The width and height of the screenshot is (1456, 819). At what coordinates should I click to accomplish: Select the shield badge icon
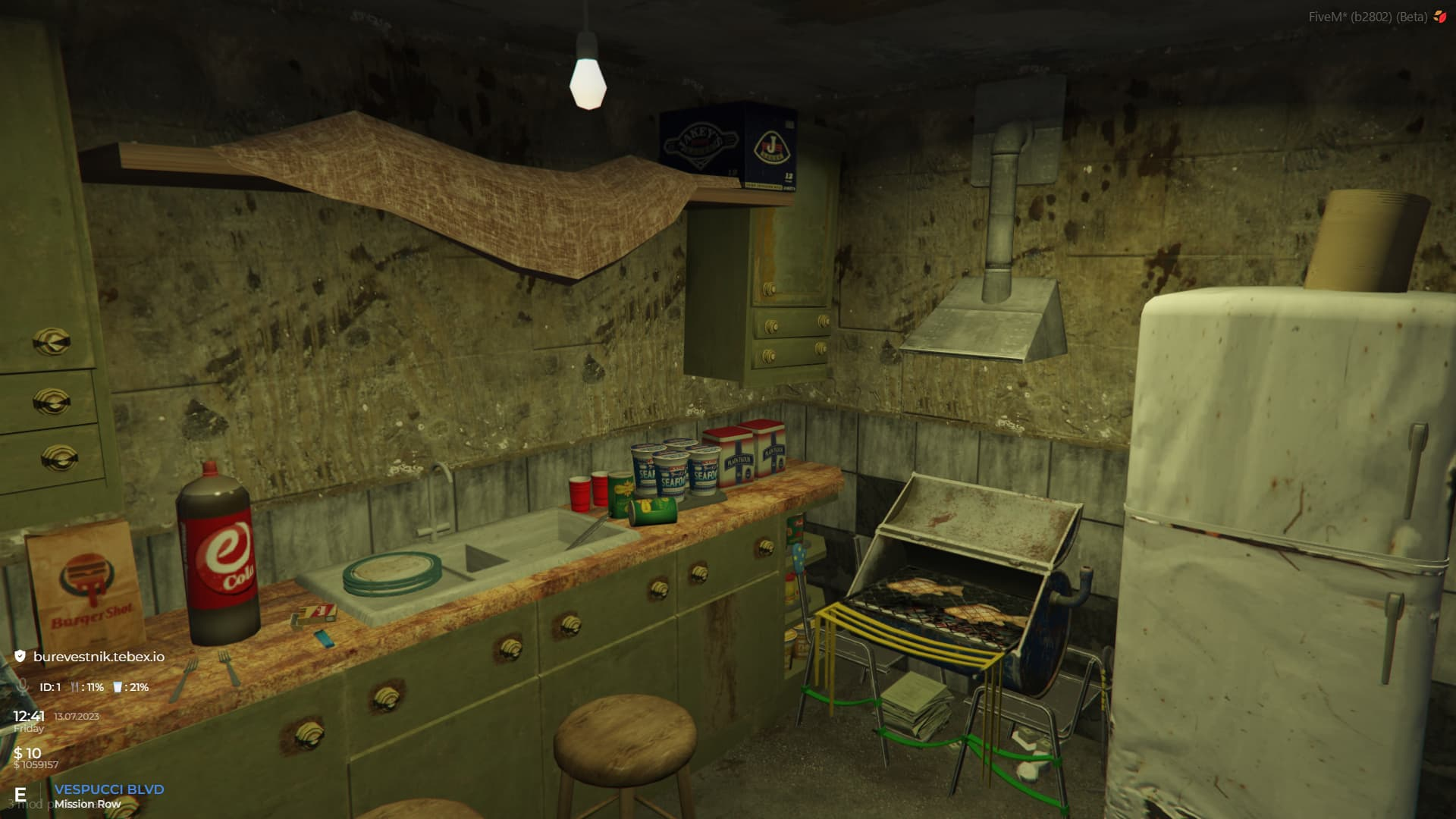(20, 657)
